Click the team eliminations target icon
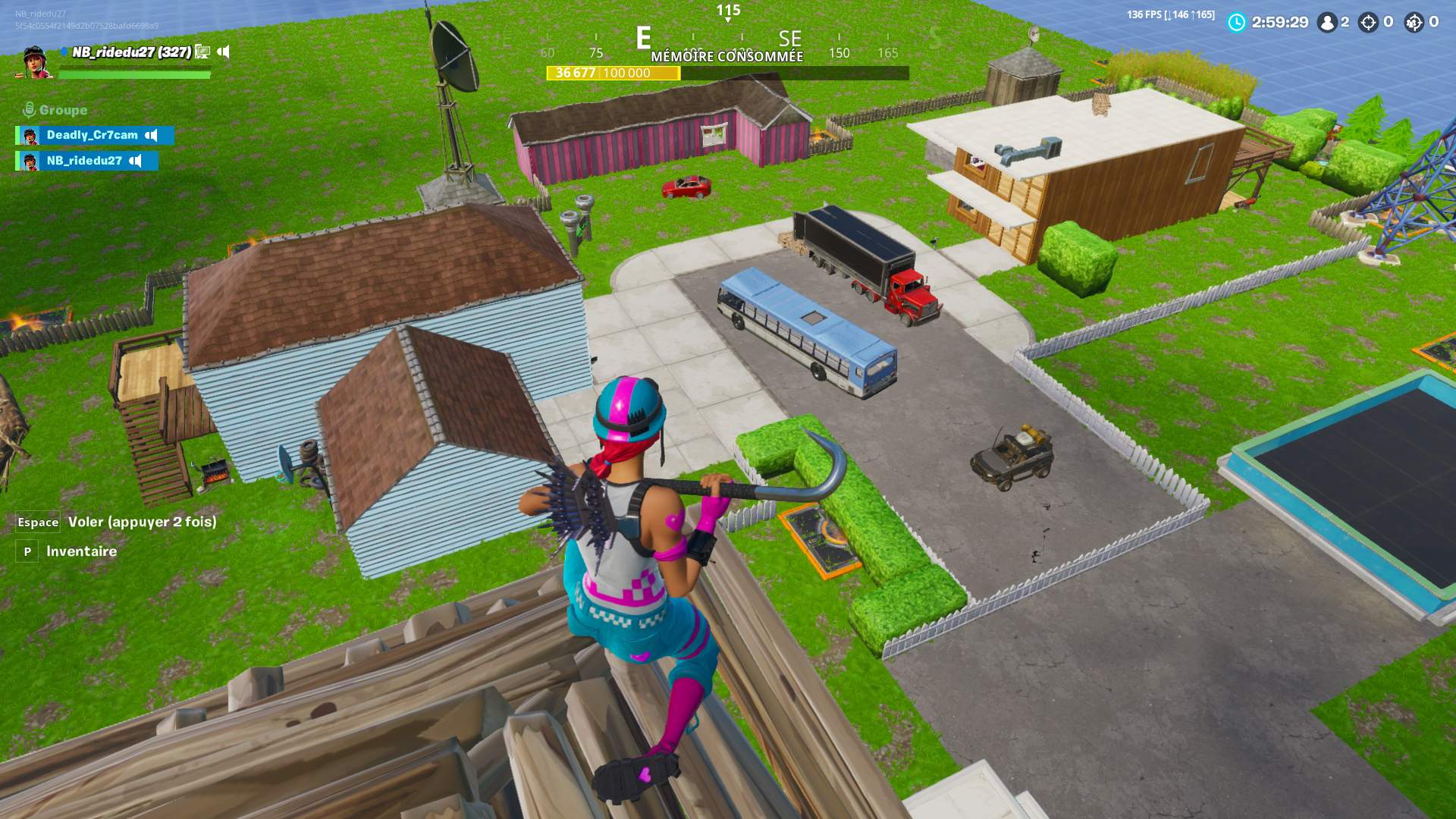 1414,23
